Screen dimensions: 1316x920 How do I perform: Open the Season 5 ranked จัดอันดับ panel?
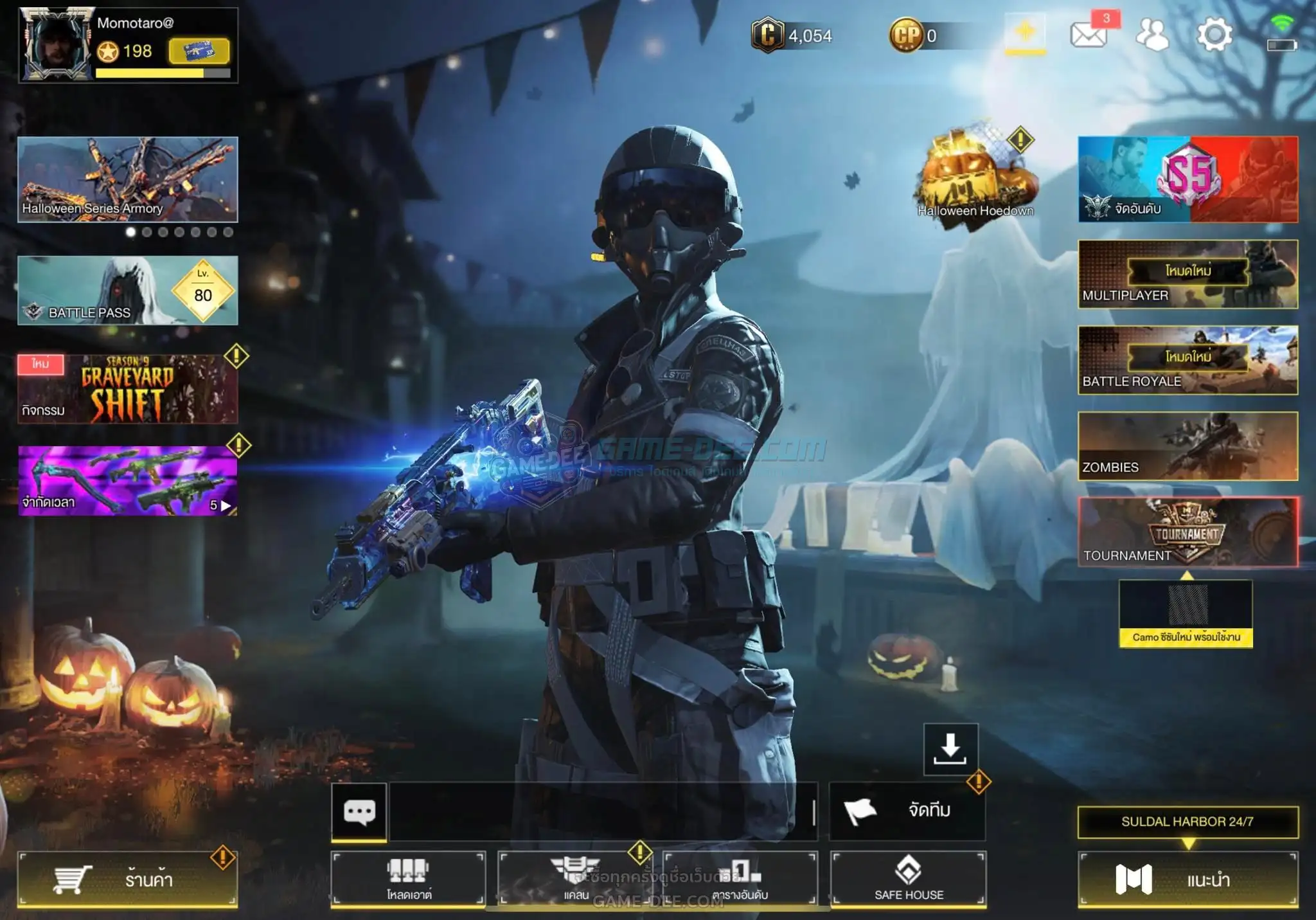tap(1187, 180)
